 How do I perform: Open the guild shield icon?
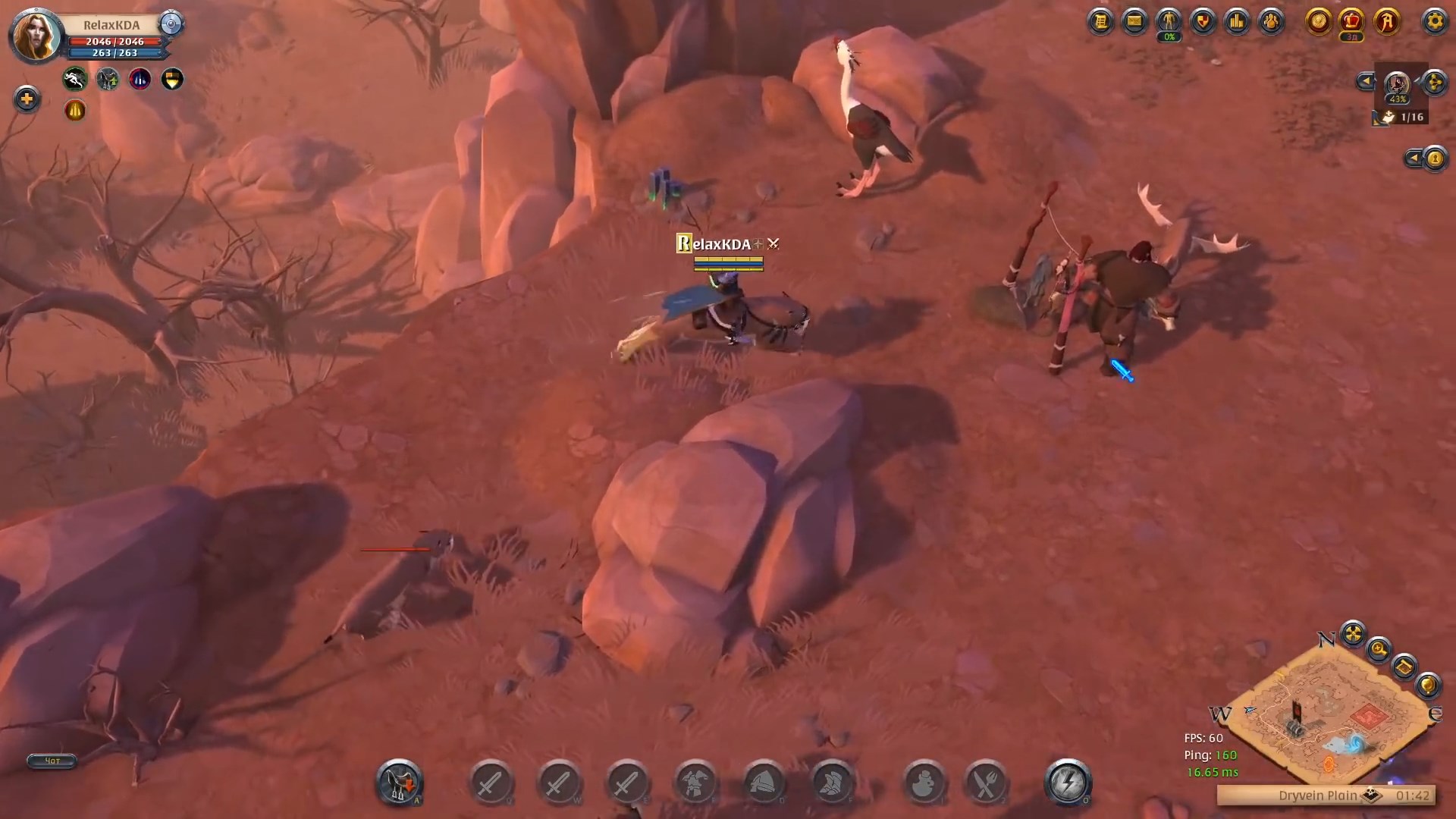click(x=1203, y=20)
